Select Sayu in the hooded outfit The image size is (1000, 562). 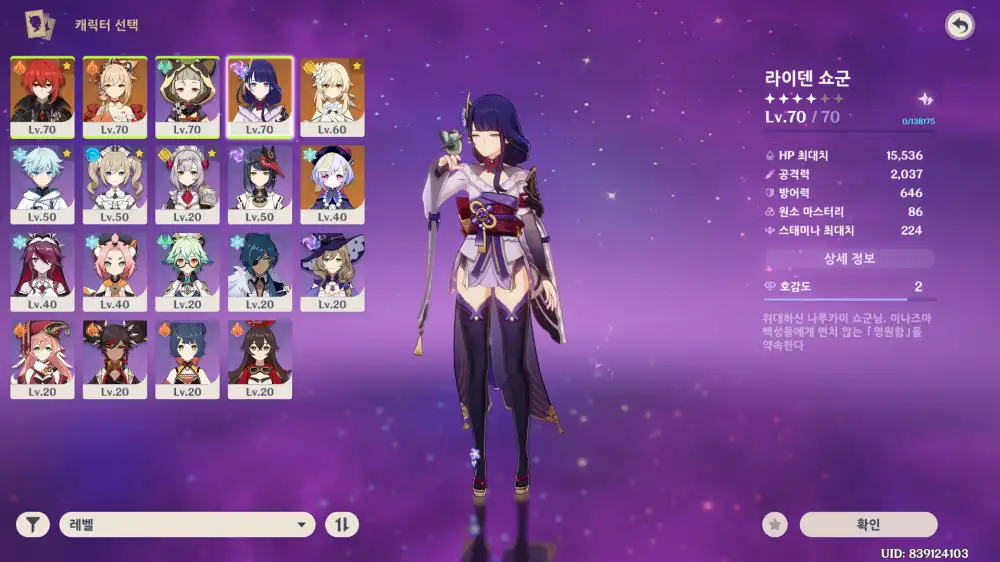[187, 97]
